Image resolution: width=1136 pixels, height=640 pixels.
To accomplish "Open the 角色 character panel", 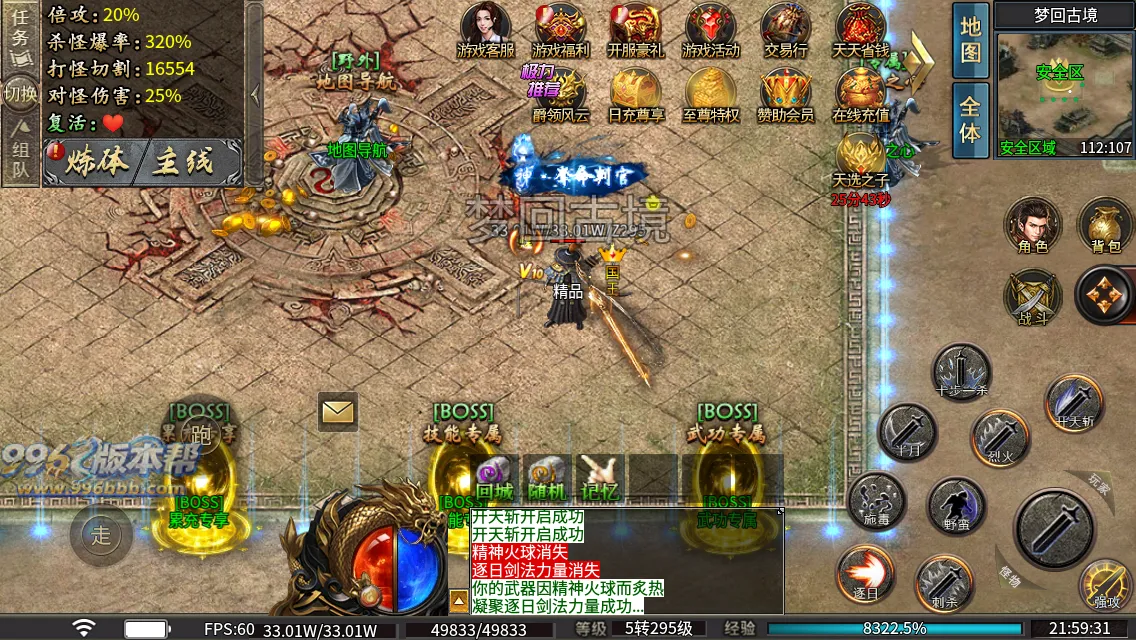I will point(1033,225).
